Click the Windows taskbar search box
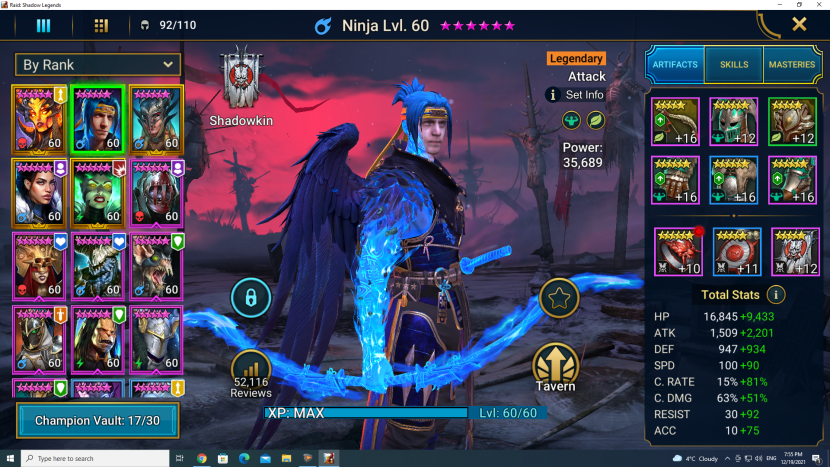This screenshot has width=830, height=467. click(95, 458)
